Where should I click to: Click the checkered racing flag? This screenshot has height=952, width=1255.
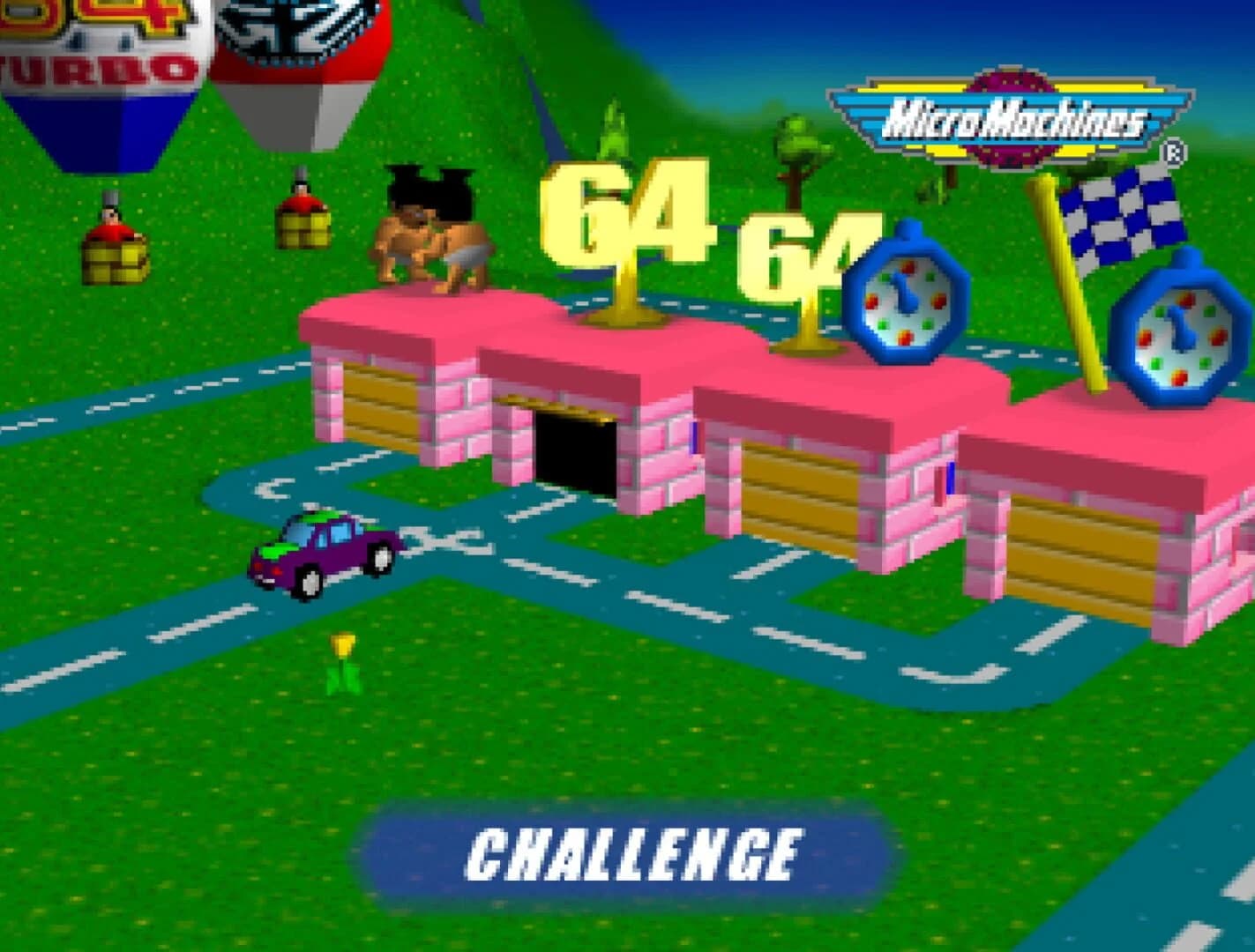click(x=1120, y=212)
